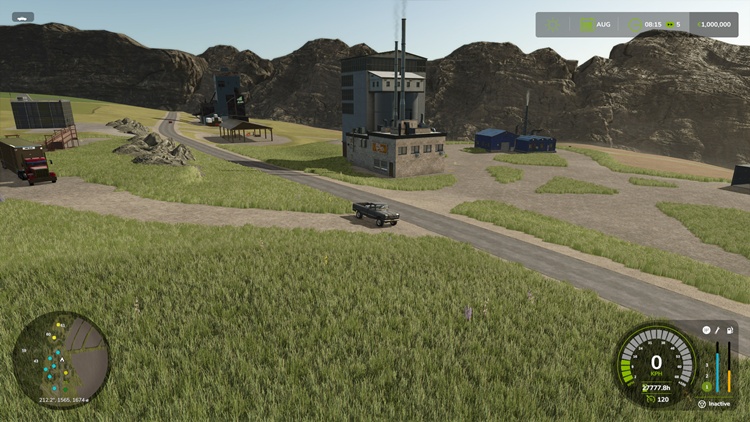Select the circular icon left of the fuel pump

click(x=706, y=330)
